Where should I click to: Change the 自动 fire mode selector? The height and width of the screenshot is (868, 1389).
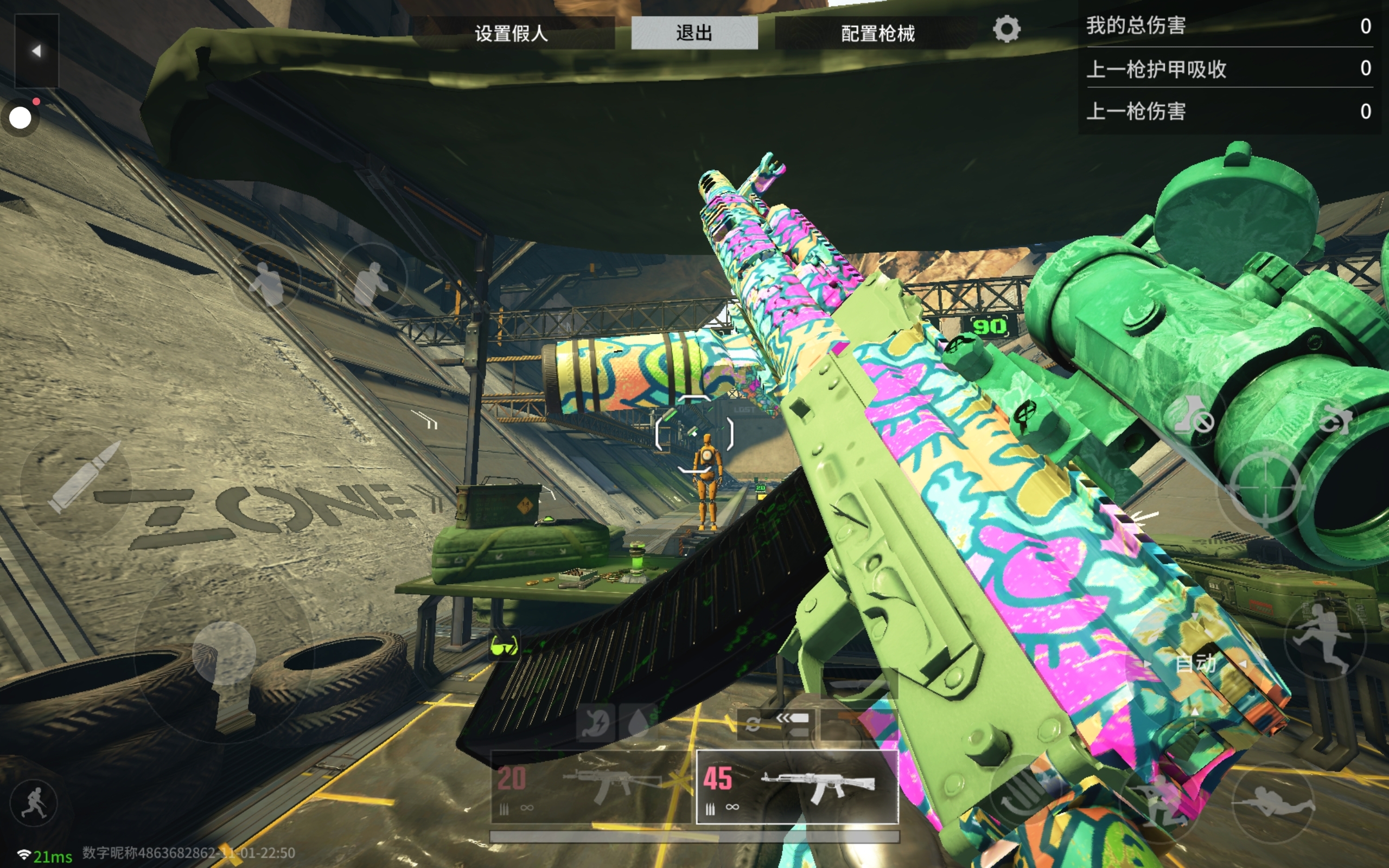(1195, 664)
